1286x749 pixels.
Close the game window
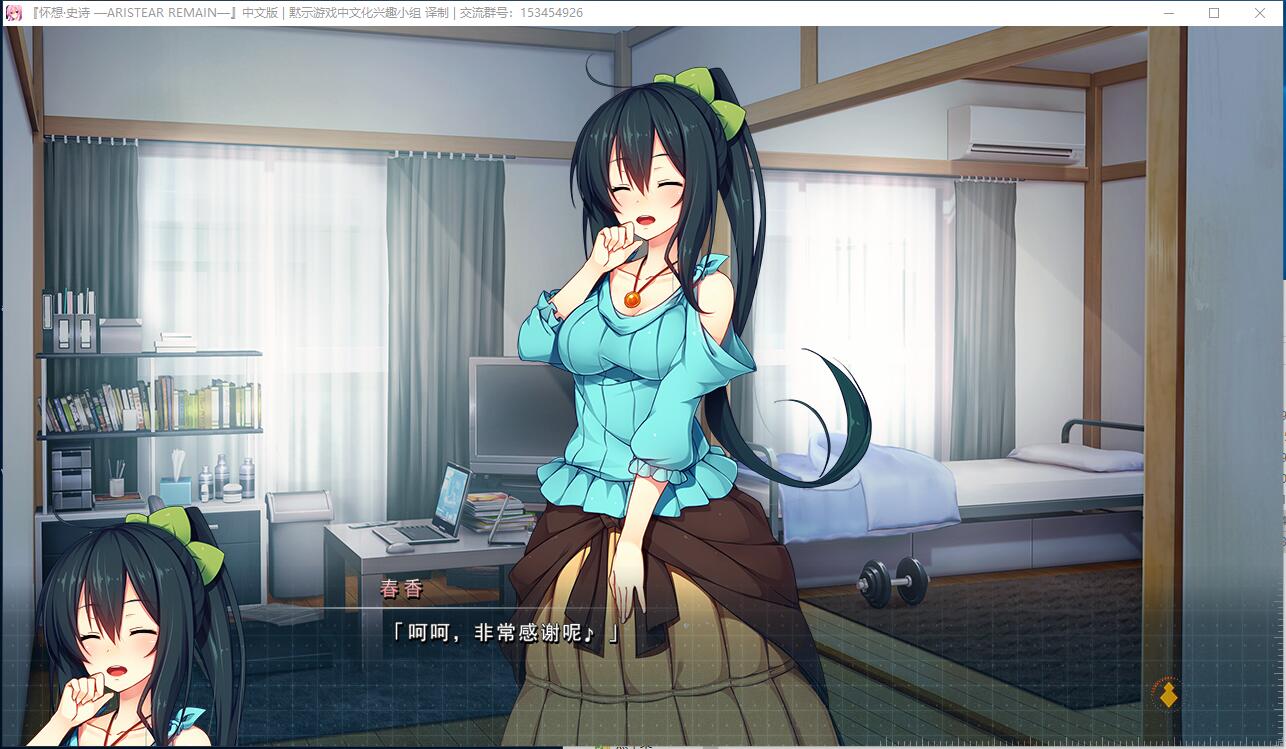pos(1260,13)
